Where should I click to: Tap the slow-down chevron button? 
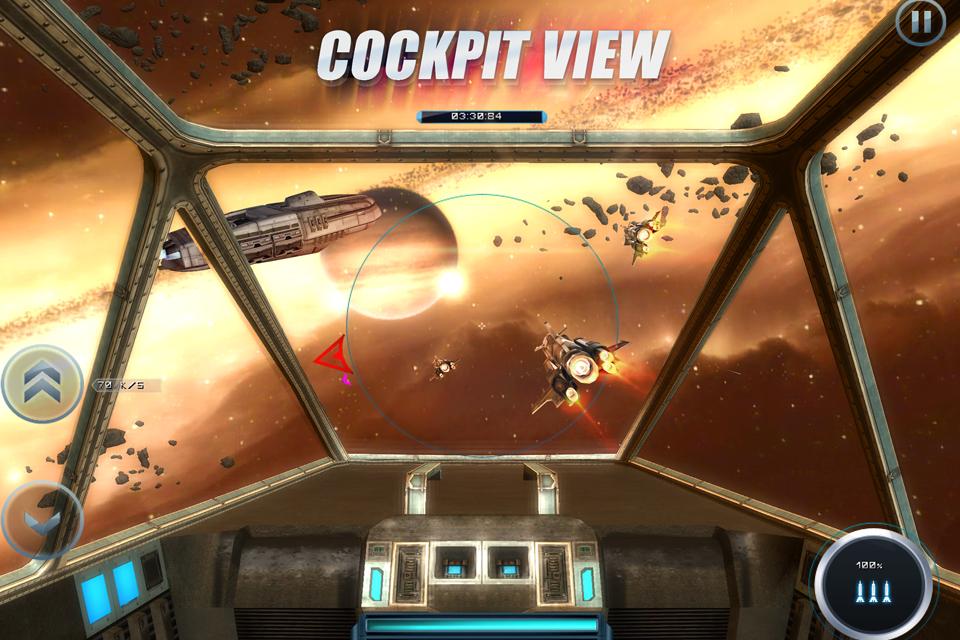pyautogui.click(x=40, y=520)
